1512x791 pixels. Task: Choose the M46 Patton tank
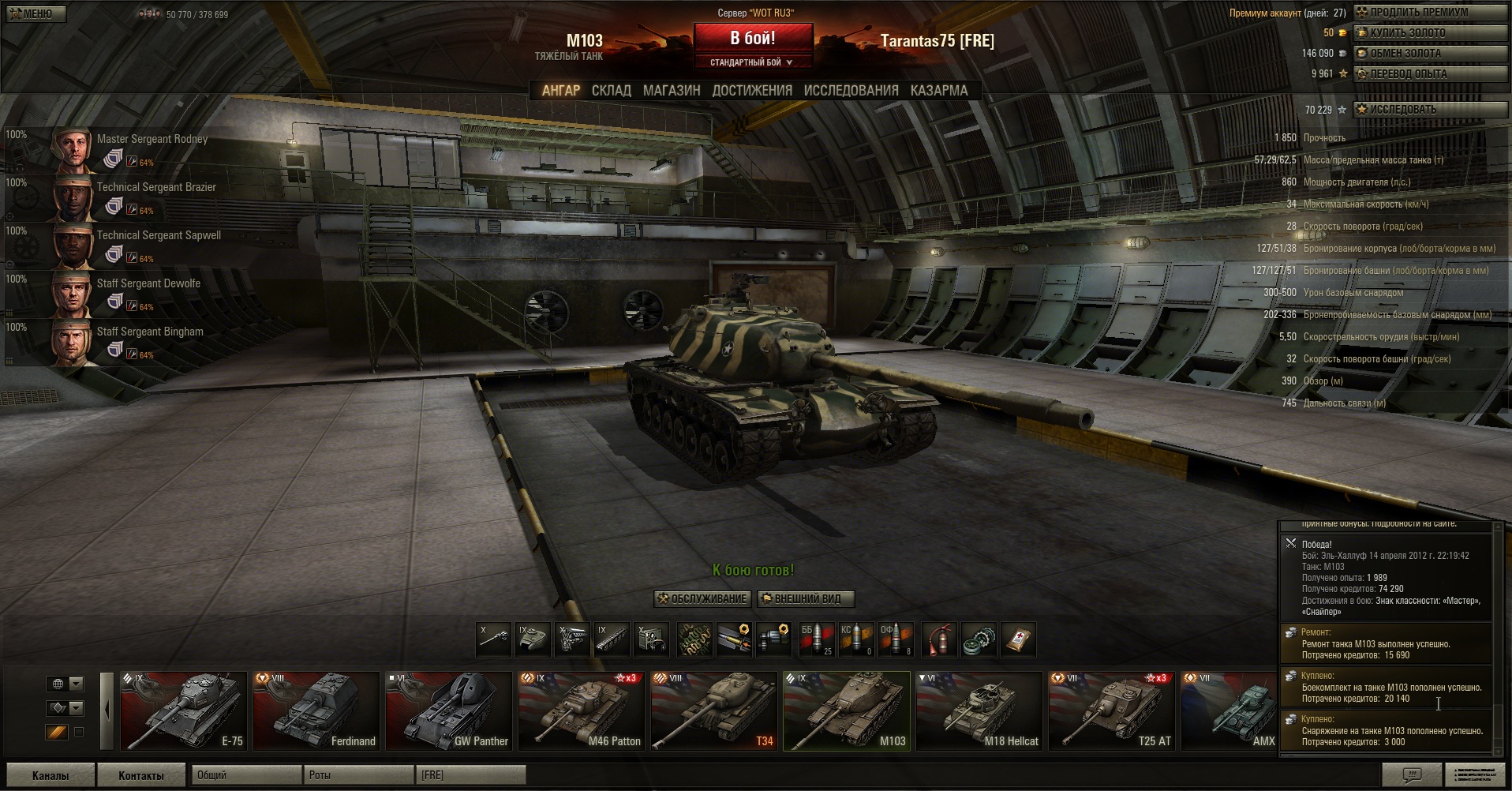[x=581, y=710]
